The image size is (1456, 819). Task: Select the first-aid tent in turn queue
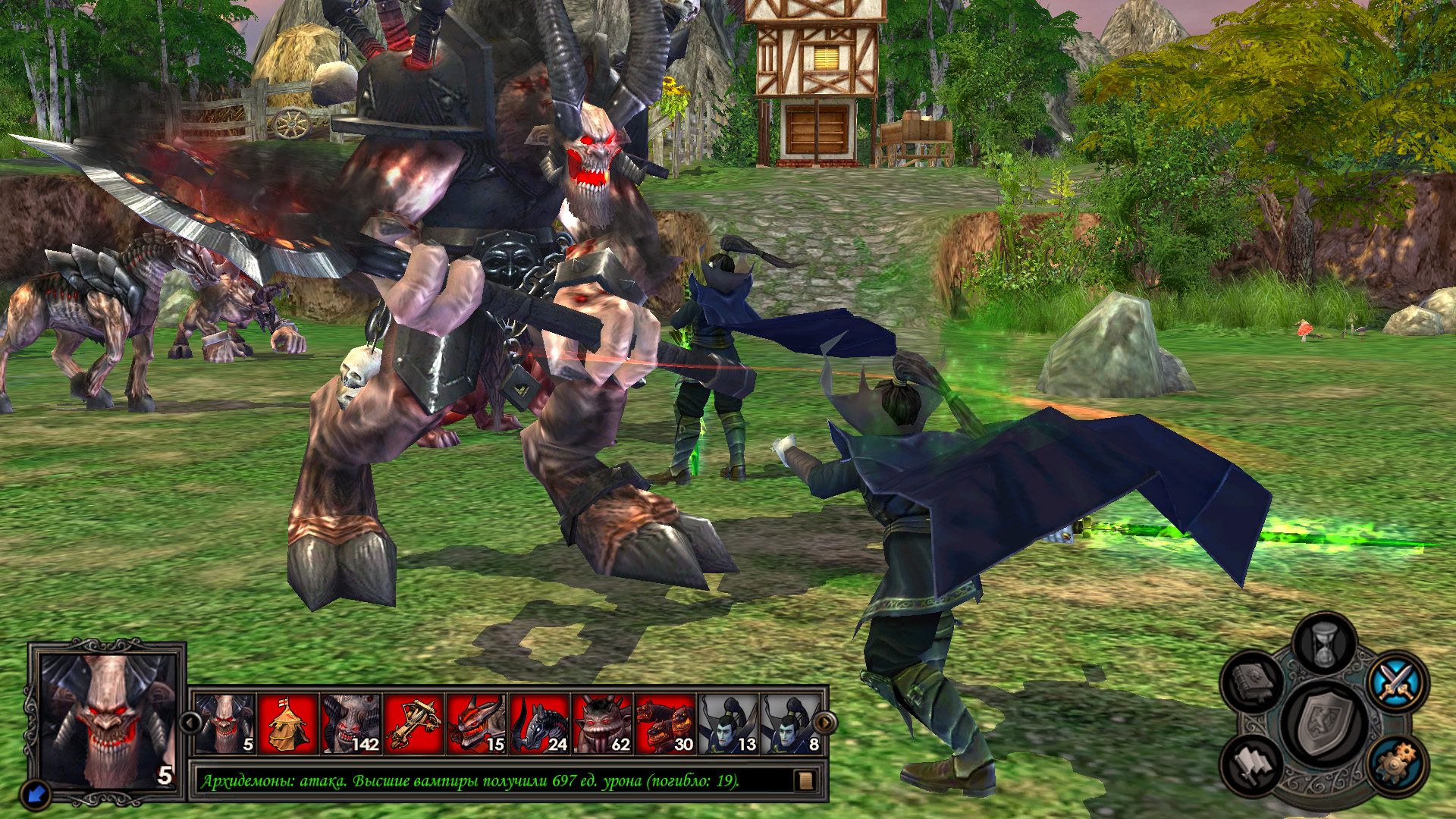(x=288, y=724)
